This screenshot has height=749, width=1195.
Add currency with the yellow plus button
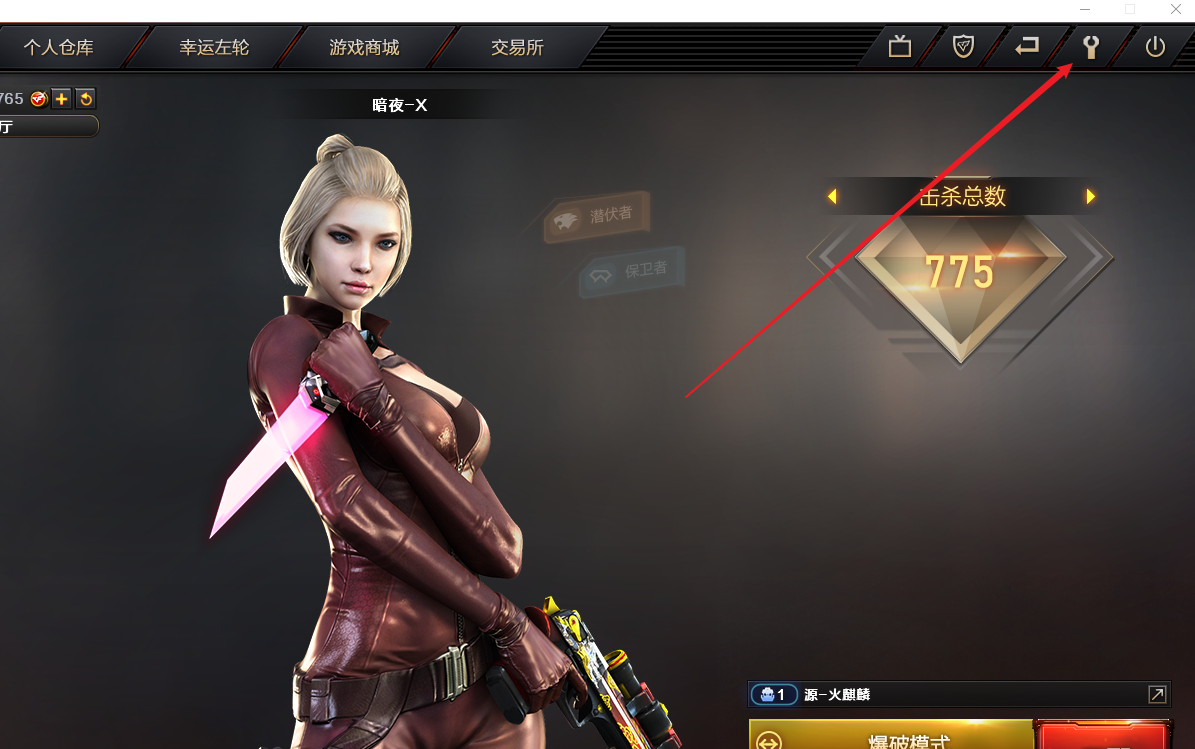click(62, 98)
